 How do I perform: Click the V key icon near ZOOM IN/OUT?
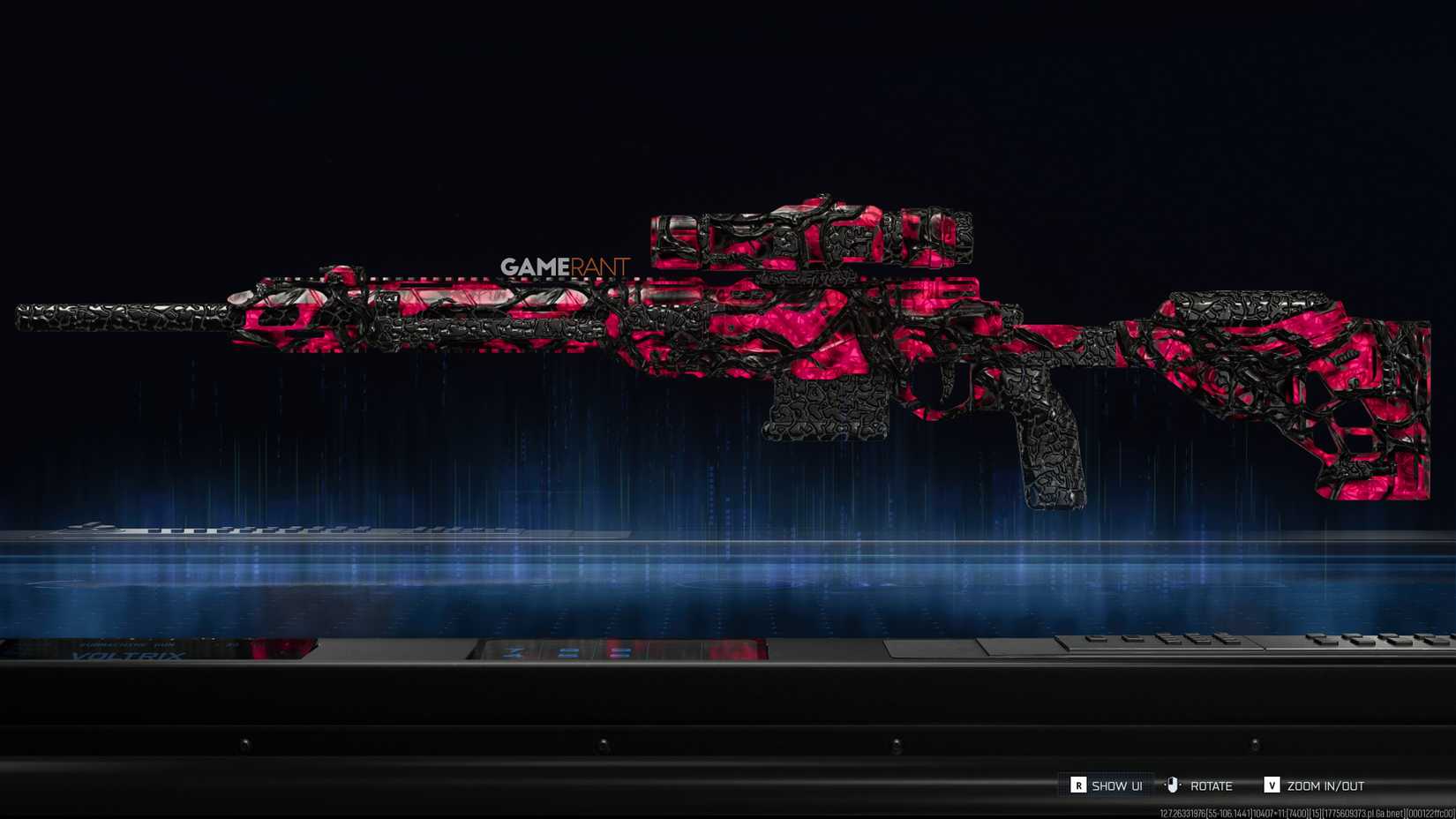click(1272, 785)
